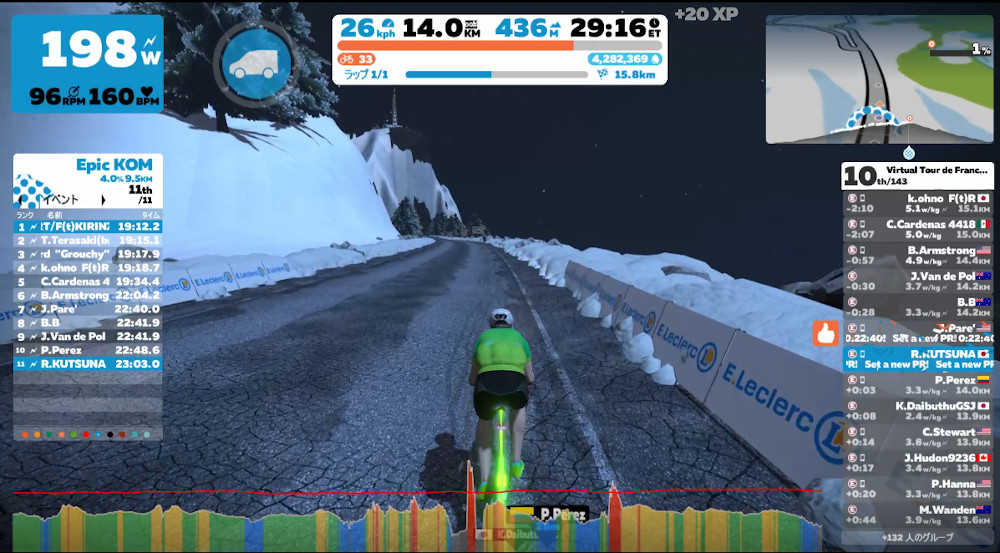Select the first-place Epic KOM leaderboard row
This screenshot has width=1000, height=553.
click(x=87, y=226)
